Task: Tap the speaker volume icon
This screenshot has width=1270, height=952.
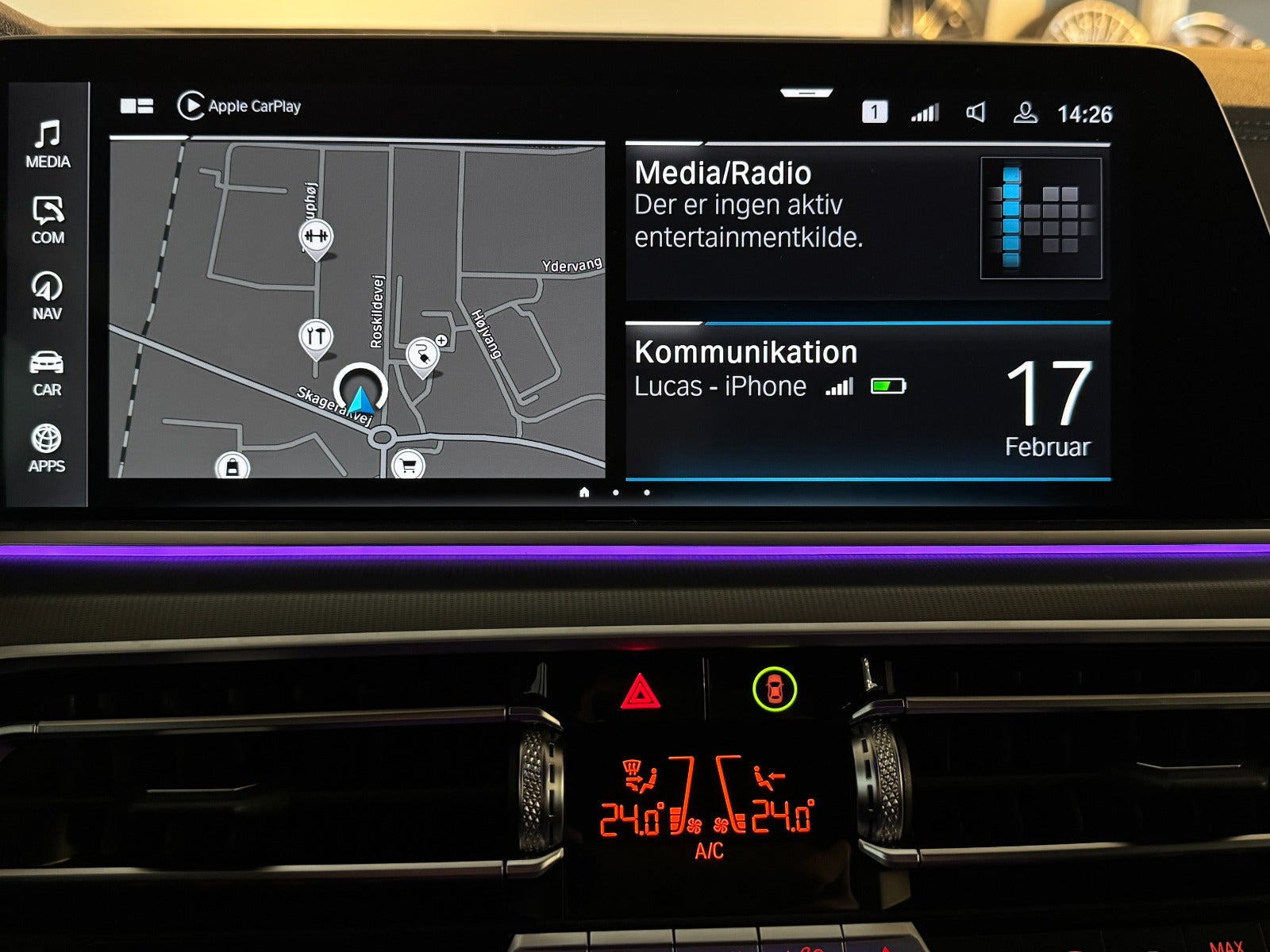Action: point(976,113)
